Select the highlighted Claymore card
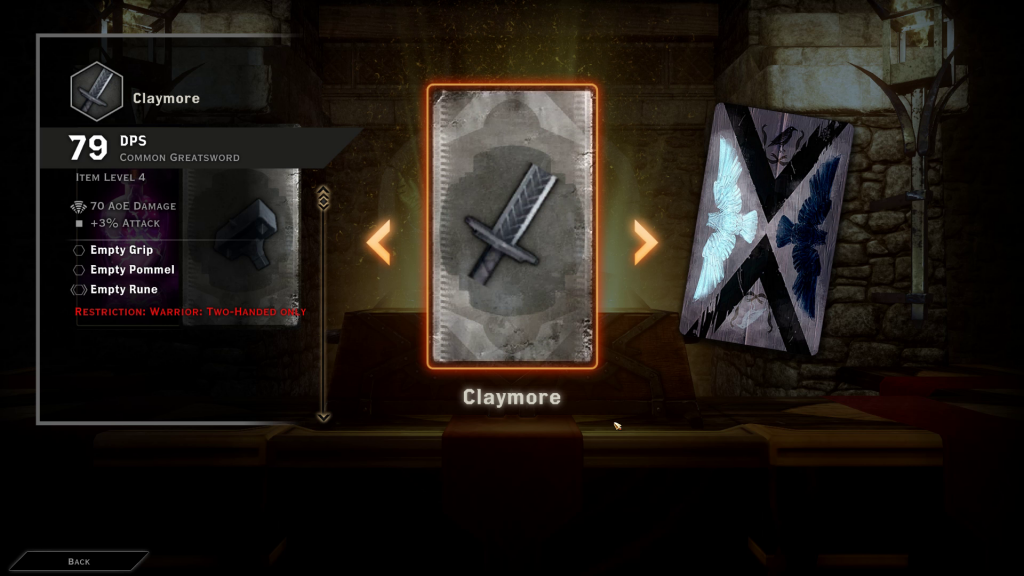Screen dimensions: 1024x576 click(x=512, y=226)
